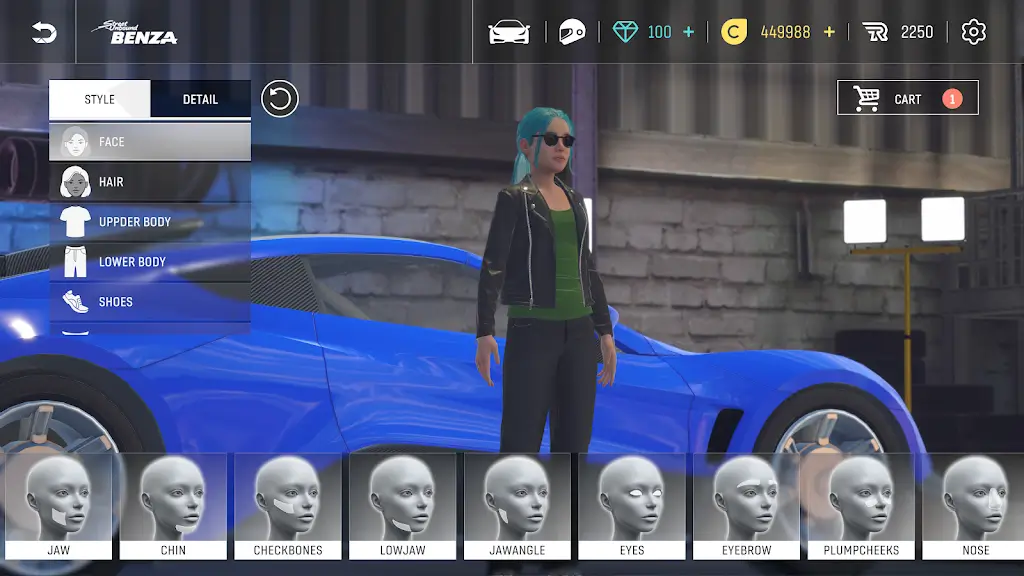This screenshot has width=1024, height=576.
Task: Open the settings gear
Action: [973, 32]
